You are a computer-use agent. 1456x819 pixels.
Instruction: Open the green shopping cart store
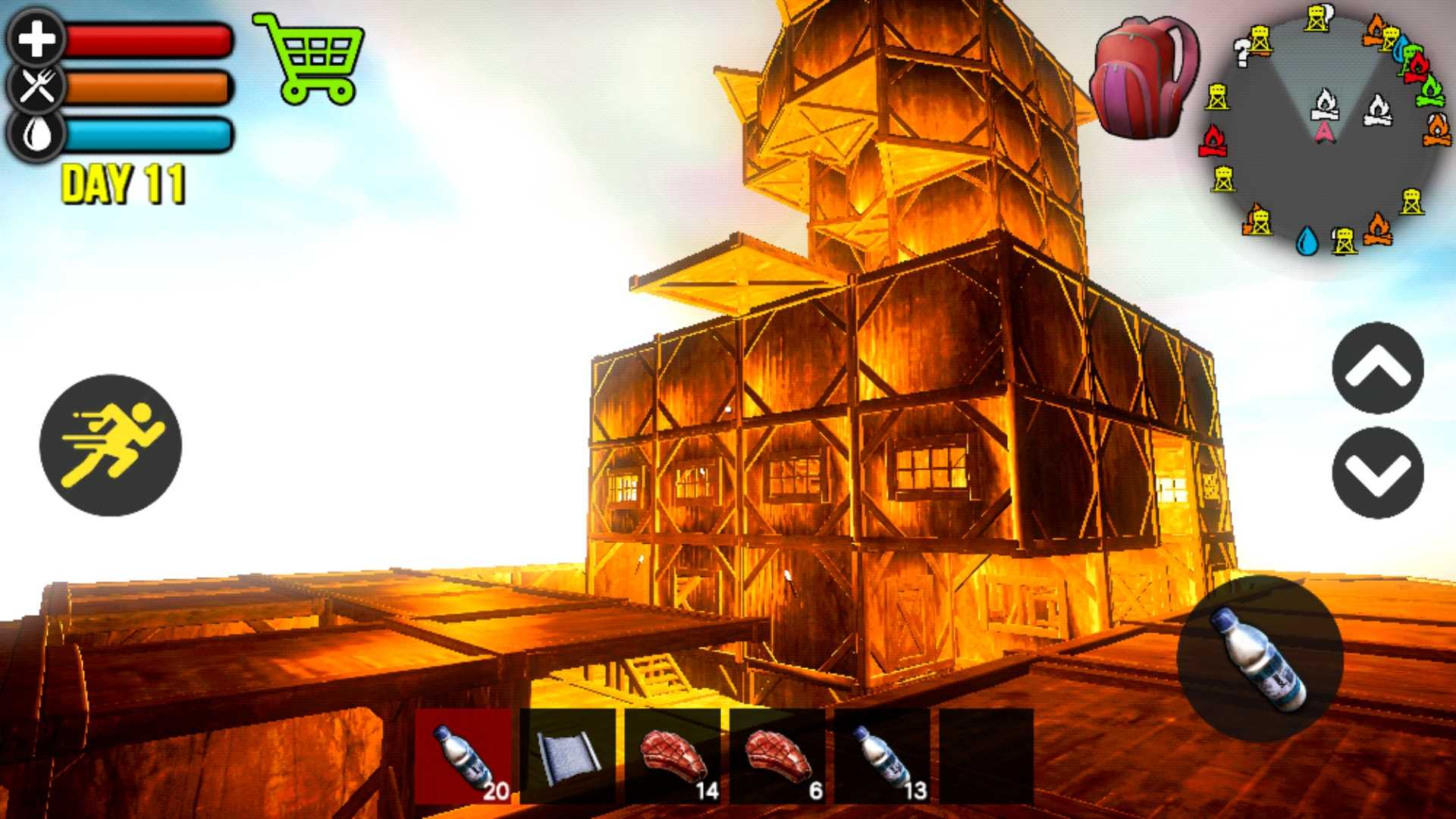tap(309, 58)
